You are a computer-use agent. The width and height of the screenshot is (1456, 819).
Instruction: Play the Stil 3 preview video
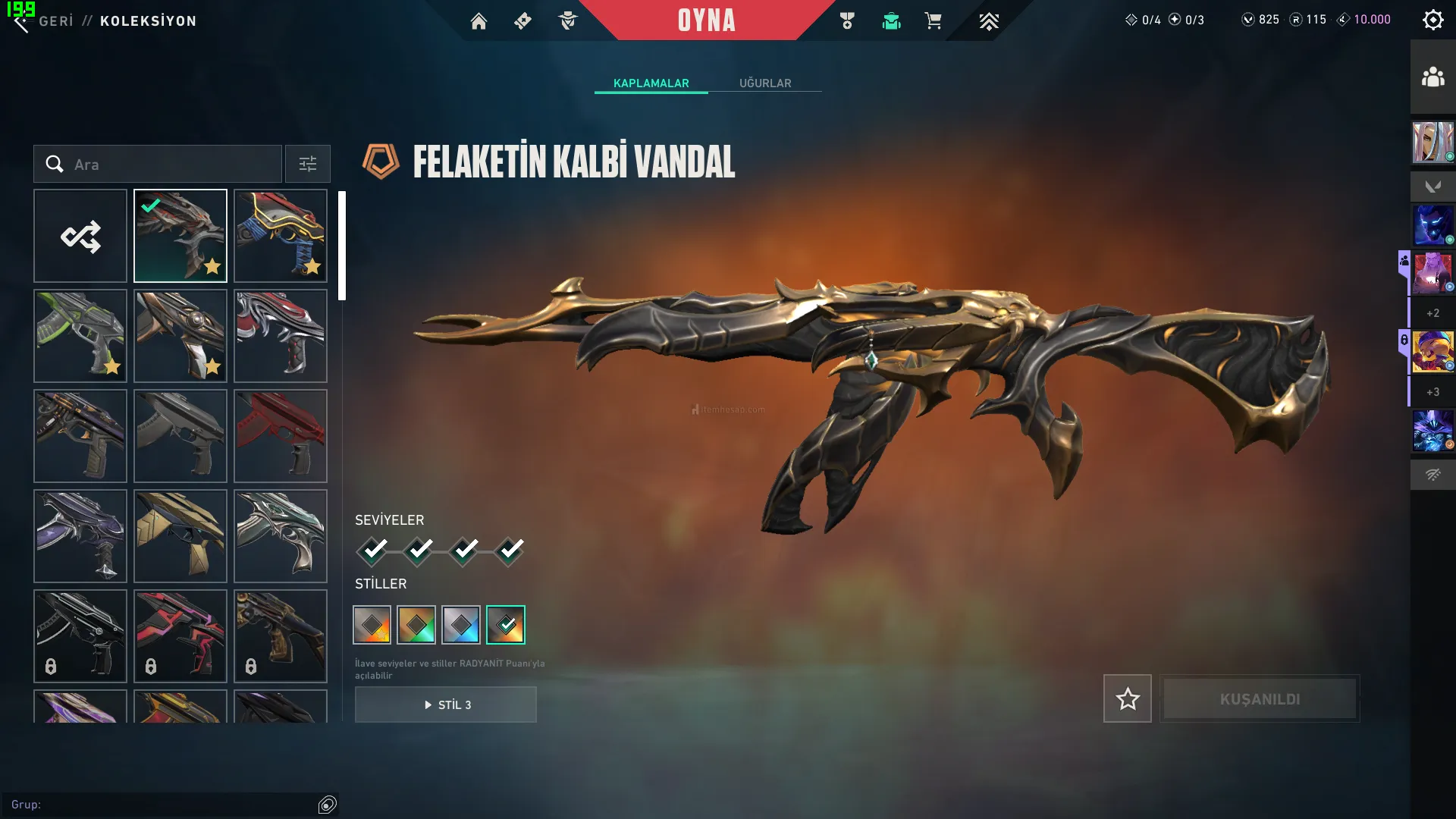(446, 704)
